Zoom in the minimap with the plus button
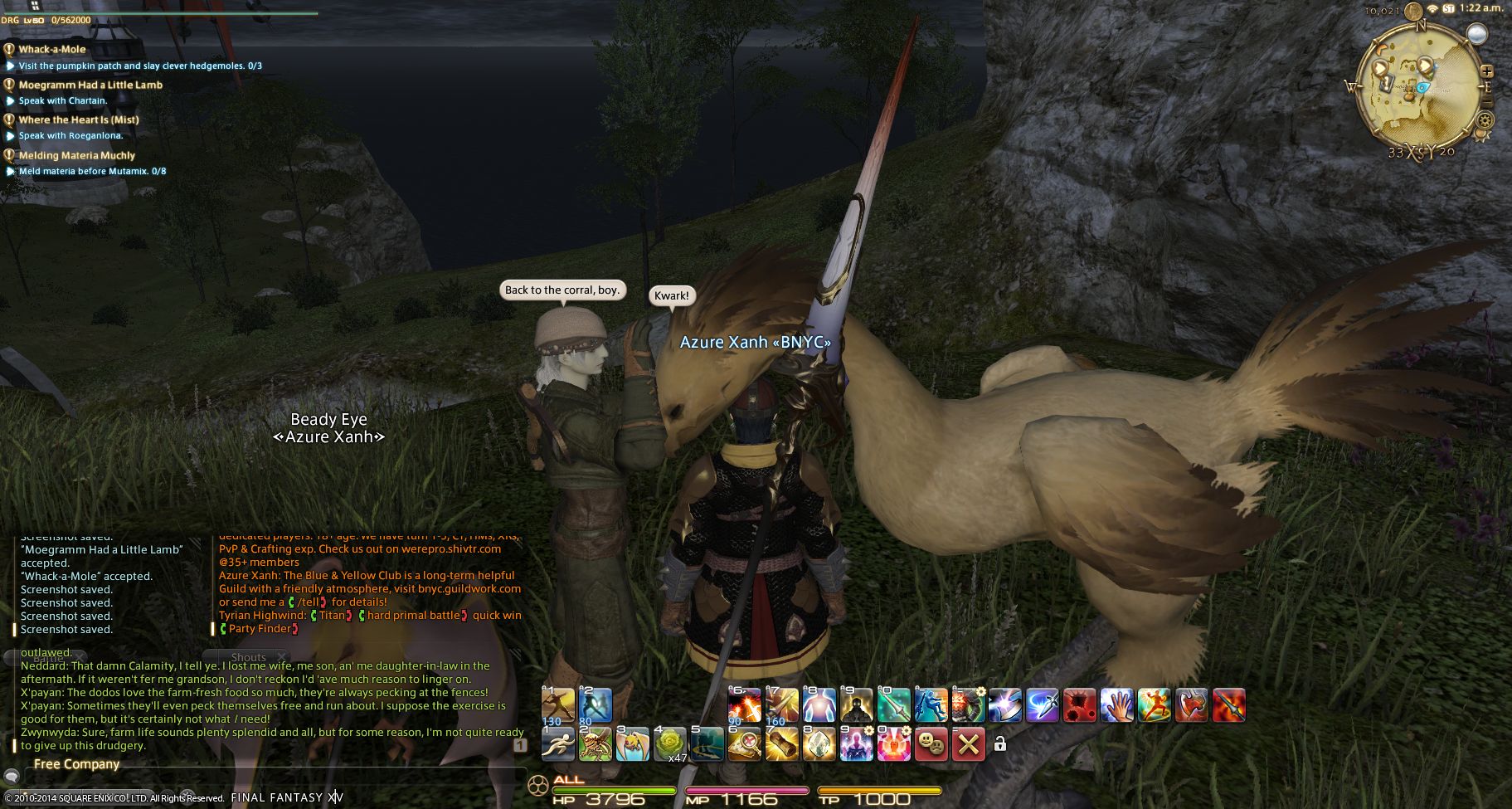The height and width of the screenshot is (809, 1512). click(1487, 71)
